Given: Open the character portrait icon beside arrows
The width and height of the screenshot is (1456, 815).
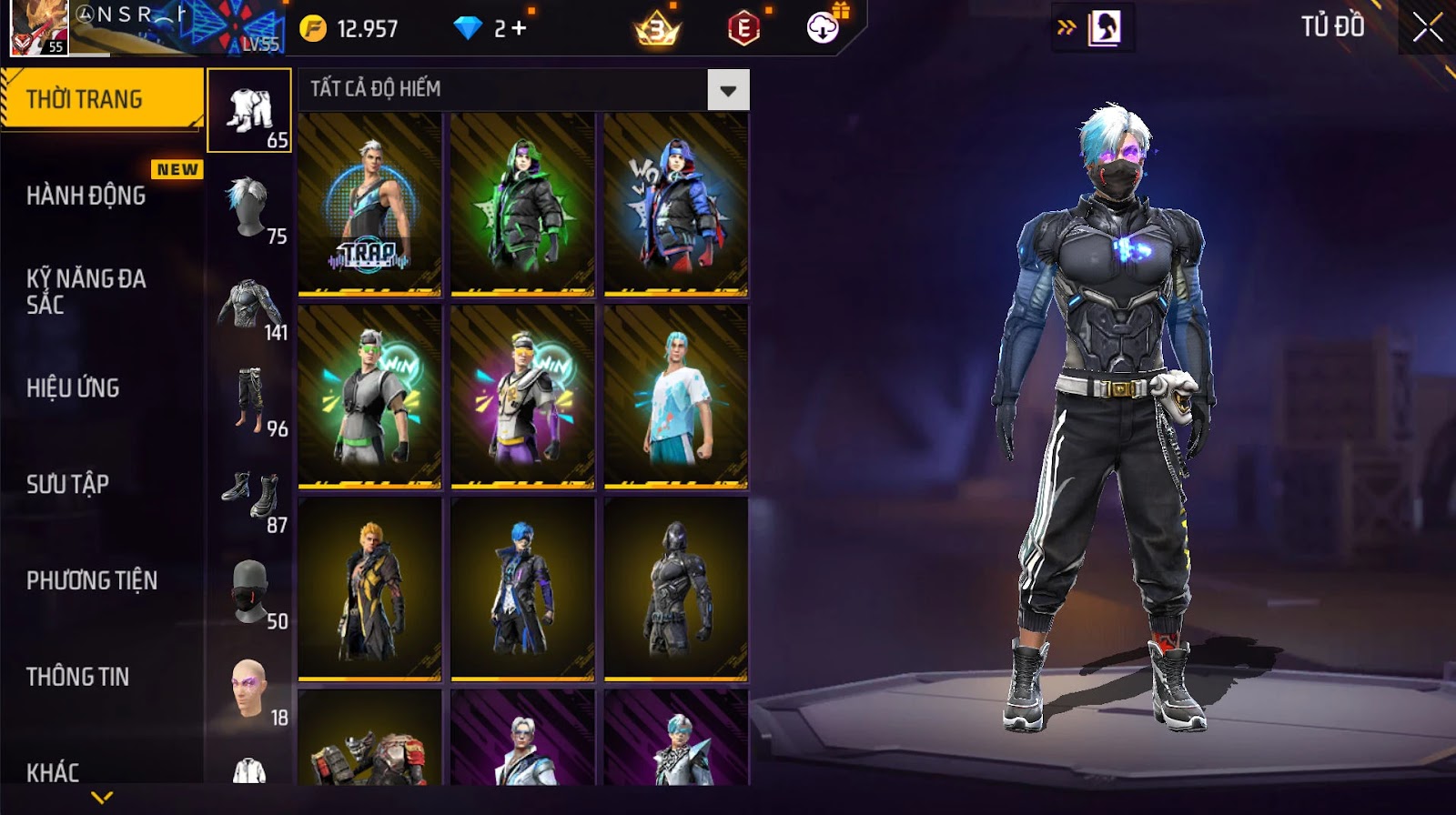Looking at the screenshot, I should point(1104,29).
